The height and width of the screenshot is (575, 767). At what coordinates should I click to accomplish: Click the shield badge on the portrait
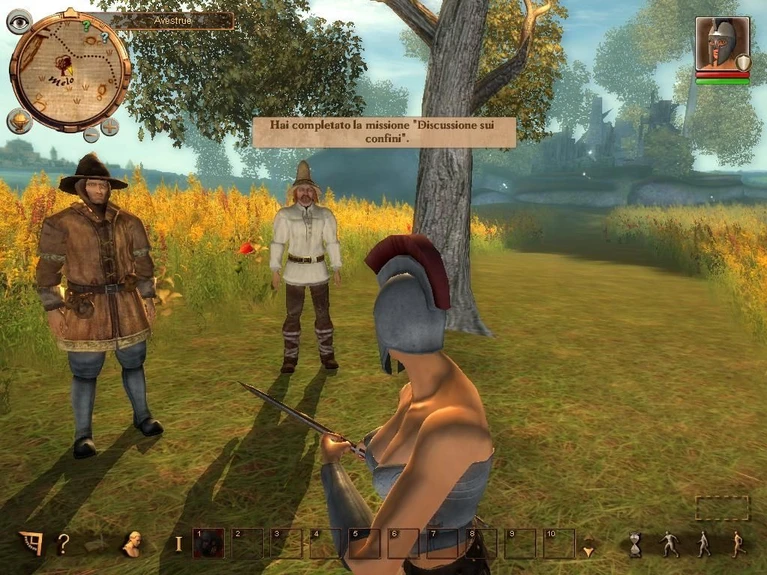click(x=743, y=64)
